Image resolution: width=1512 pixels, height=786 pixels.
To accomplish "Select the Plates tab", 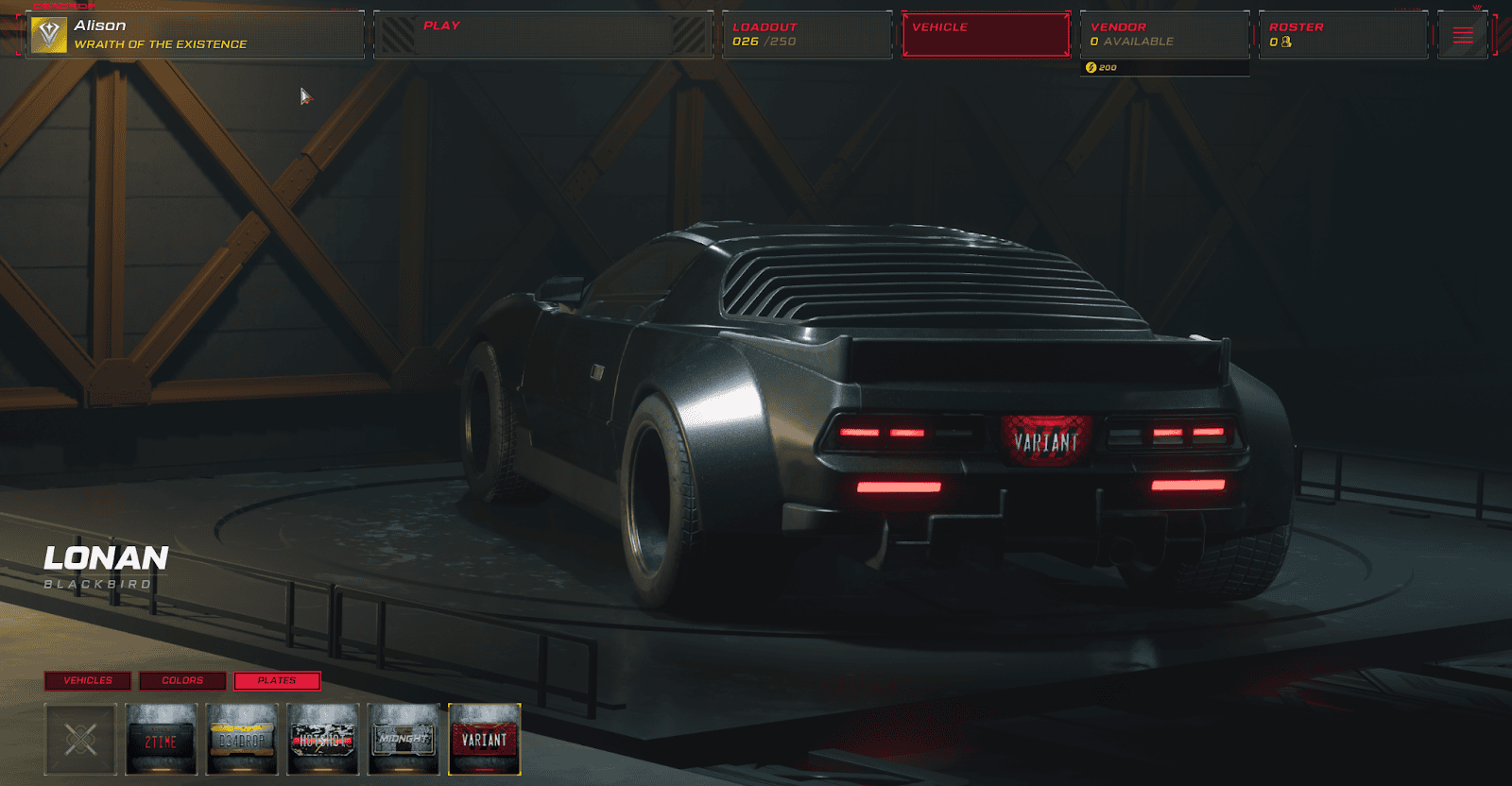I will [x=277, y=680].
